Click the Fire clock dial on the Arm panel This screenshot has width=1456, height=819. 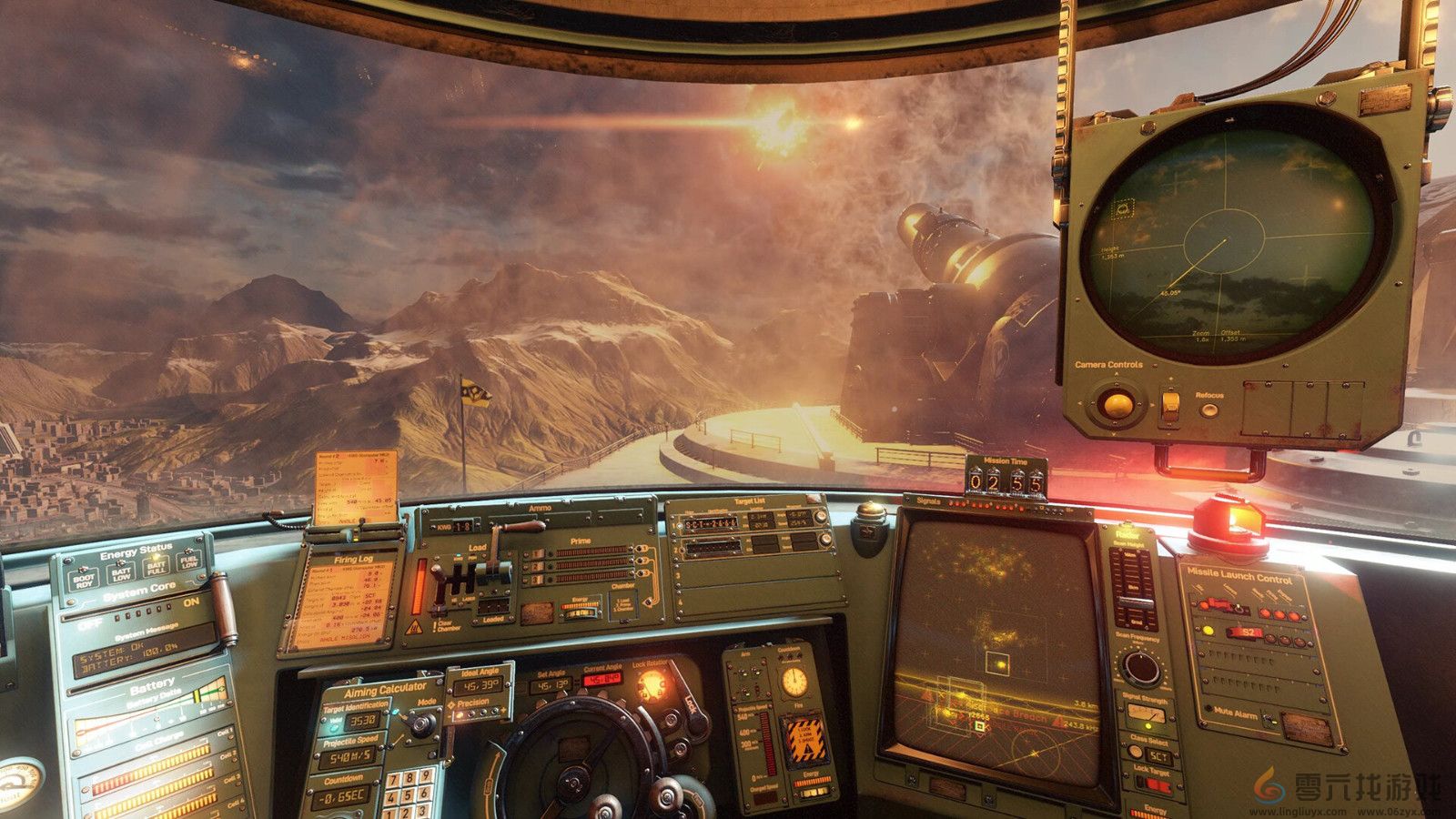point(794,682)
